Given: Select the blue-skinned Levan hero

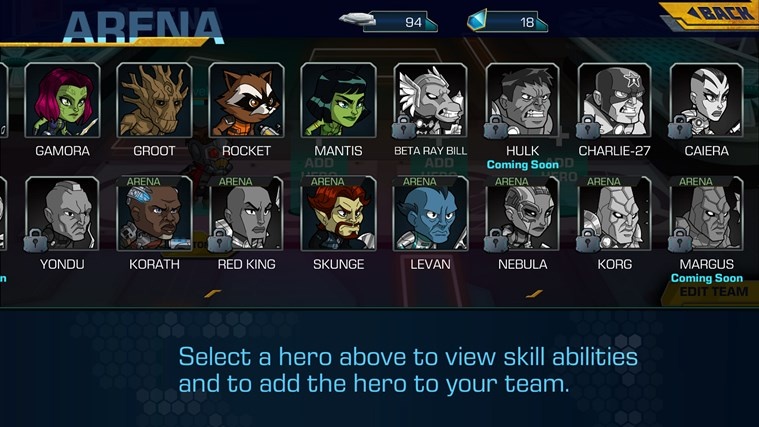Looking at the screenshot, I should pos(430,213).
